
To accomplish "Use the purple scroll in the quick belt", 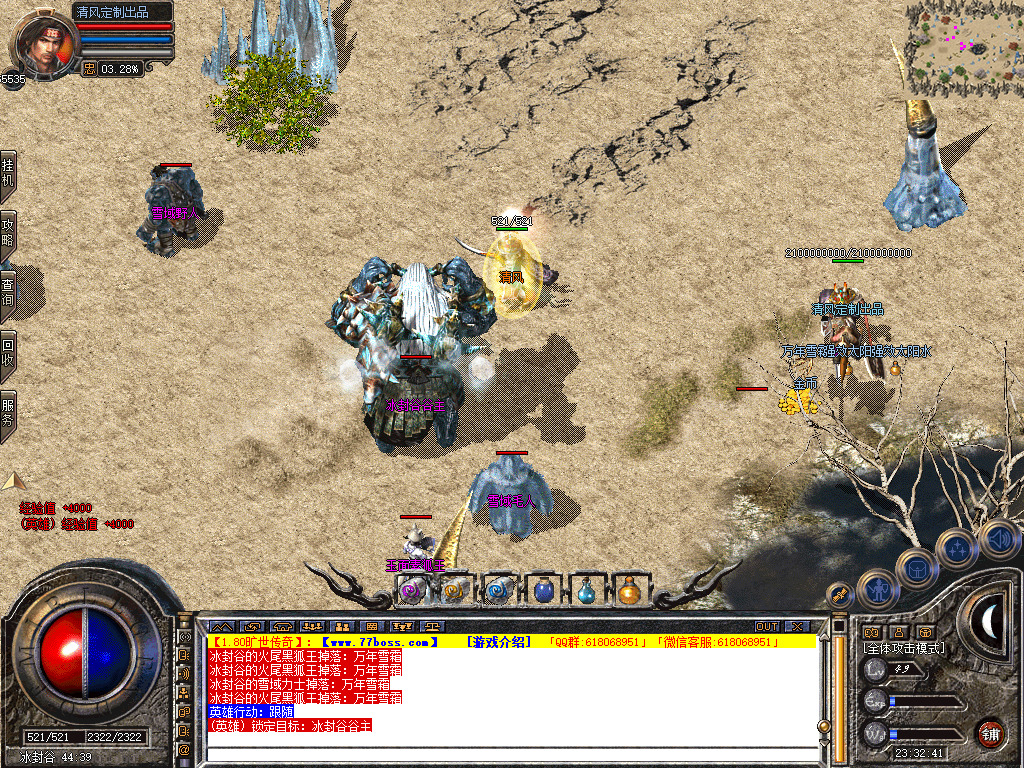I will coord(412,591).
